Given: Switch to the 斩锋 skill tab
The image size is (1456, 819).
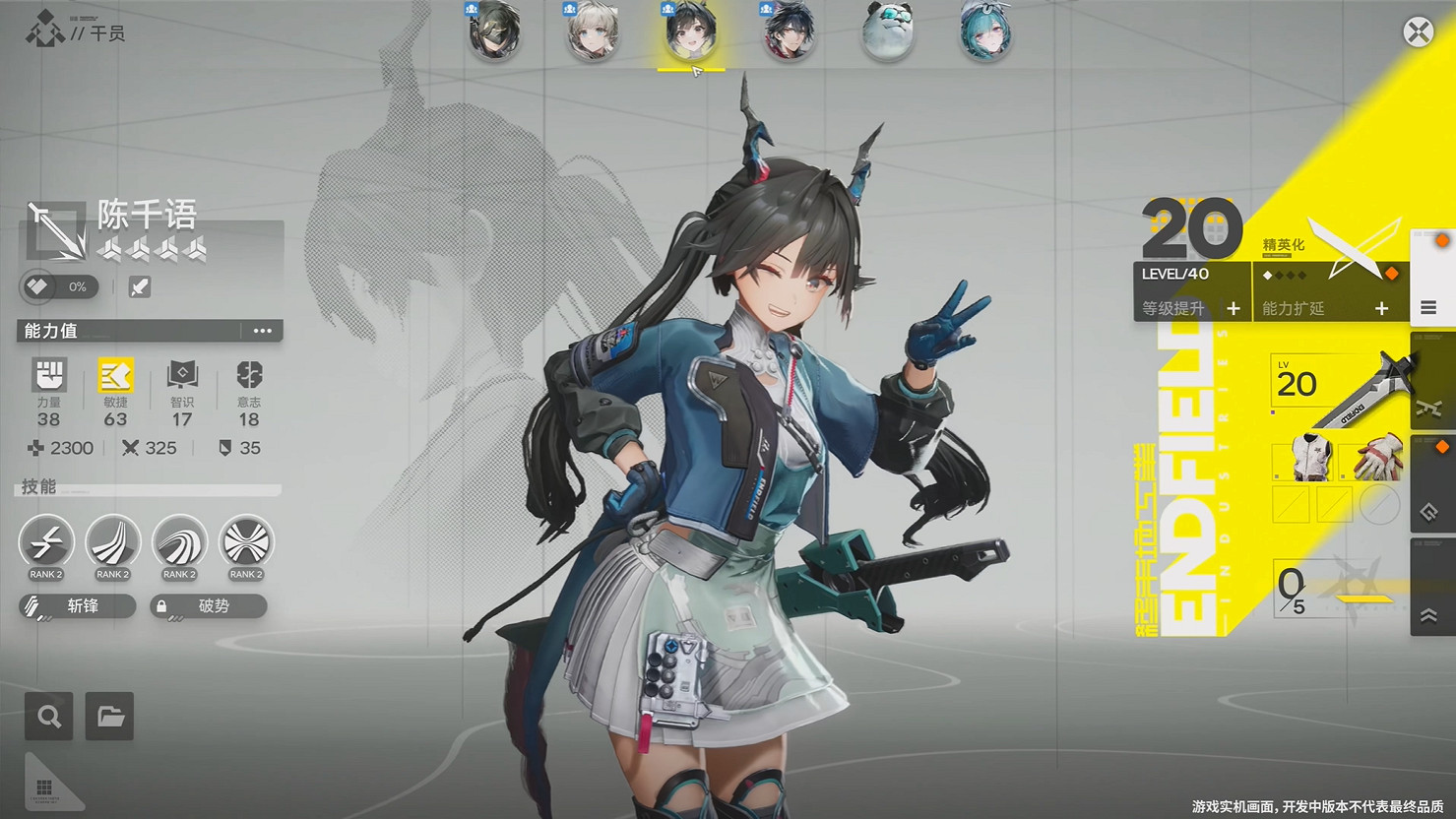Looking at the screenshot, I should (x=76, y=605).
